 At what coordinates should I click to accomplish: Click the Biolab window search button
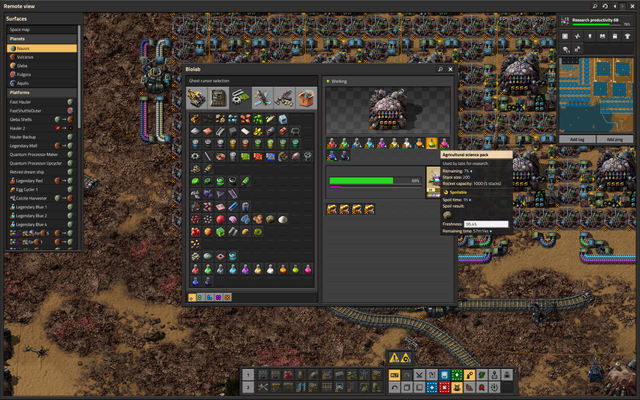tap(440, 69)
